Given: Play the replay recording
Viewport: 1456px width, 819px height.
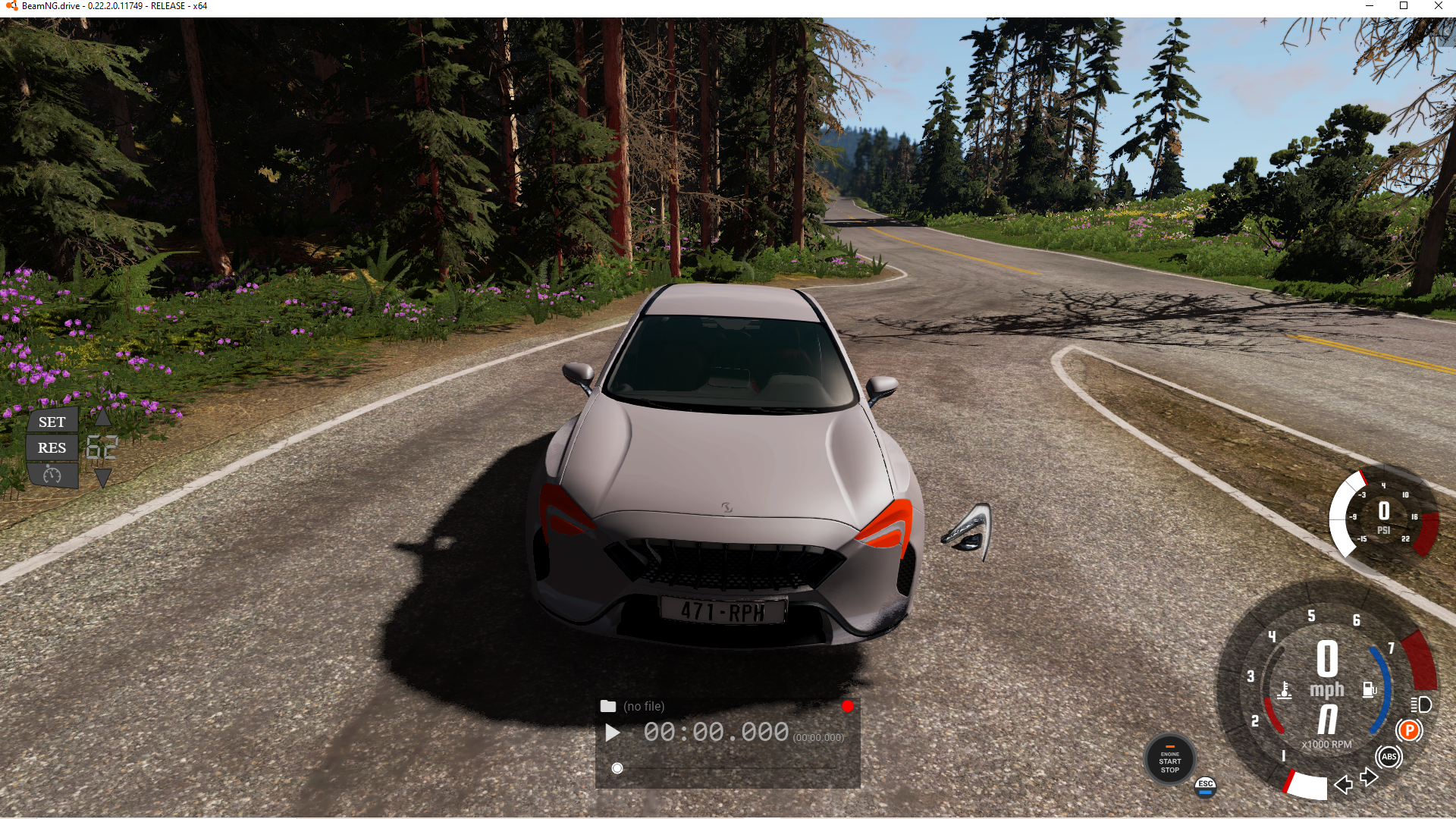Looking at the screenshot, I should coord(612,733).
